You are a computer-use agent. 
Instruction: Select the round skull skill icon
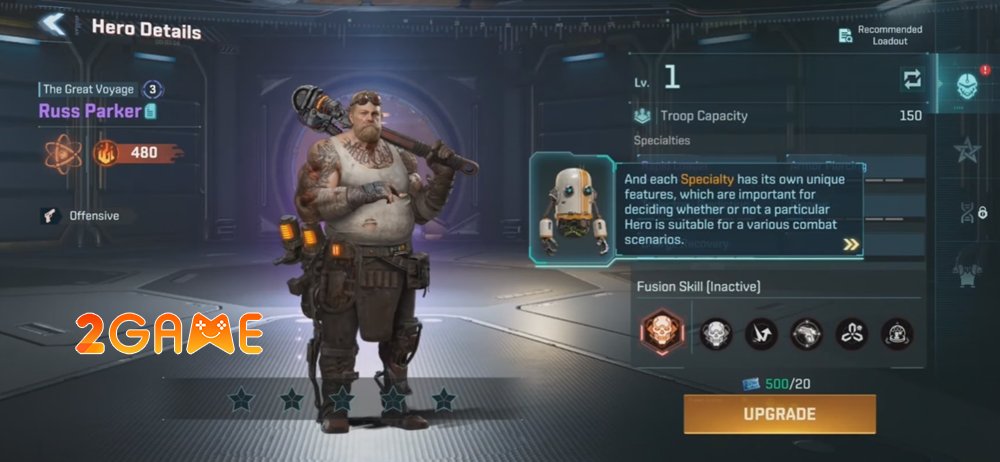[x=716, y=333]
